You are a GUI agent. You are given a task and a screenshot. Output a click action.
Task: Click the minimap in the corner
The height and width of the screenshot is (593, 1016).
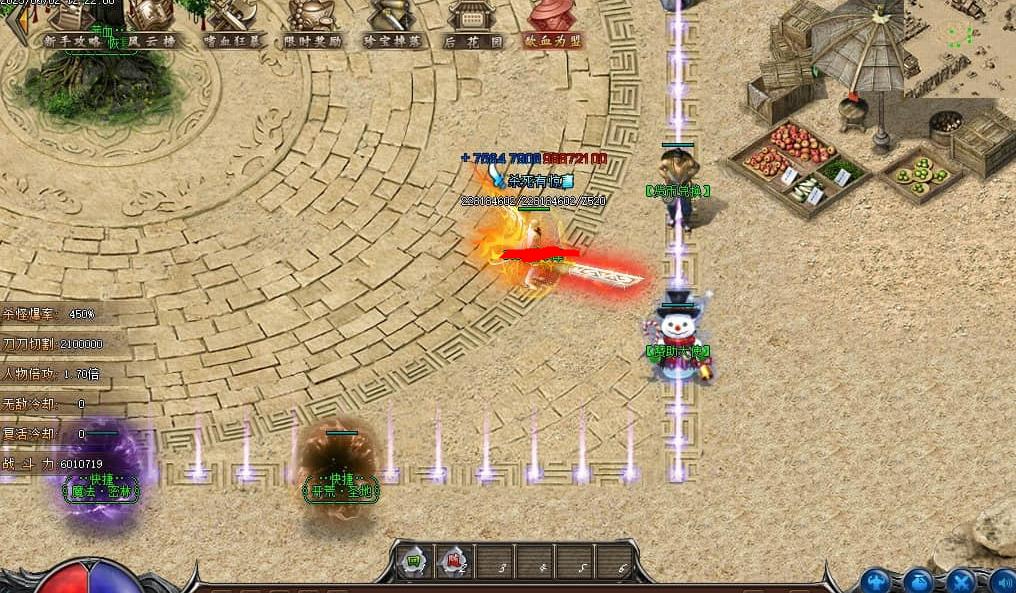pyautogui.click(x=959, y=47)
